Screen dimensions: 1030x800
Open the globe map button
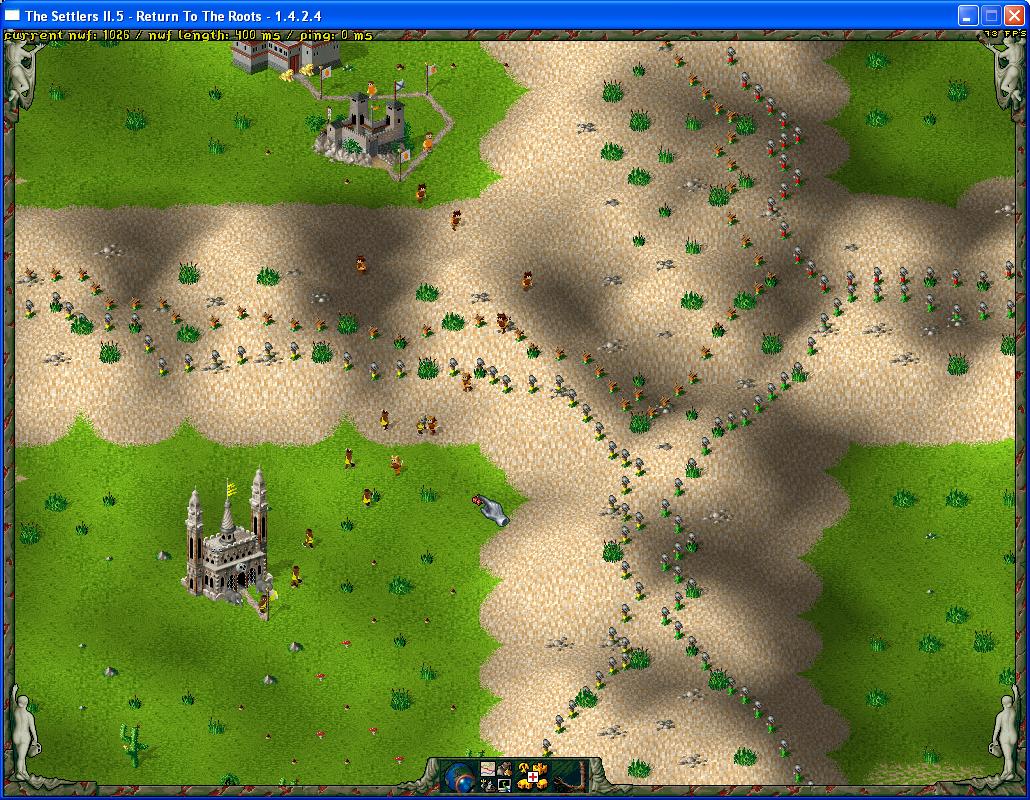(459, 776)
